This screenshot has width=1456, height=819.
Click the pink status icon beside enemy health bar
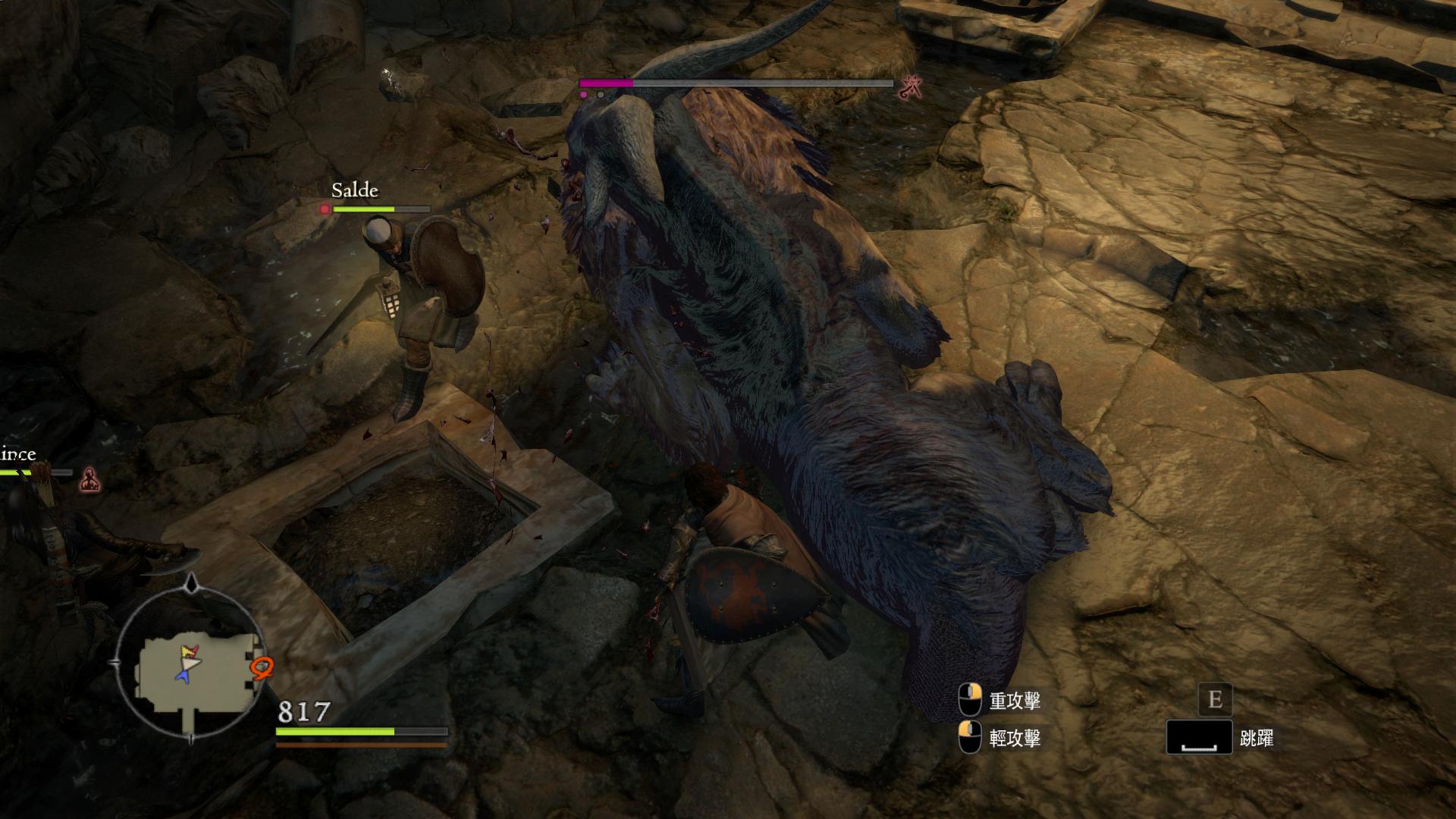click(x=911, y=89)
